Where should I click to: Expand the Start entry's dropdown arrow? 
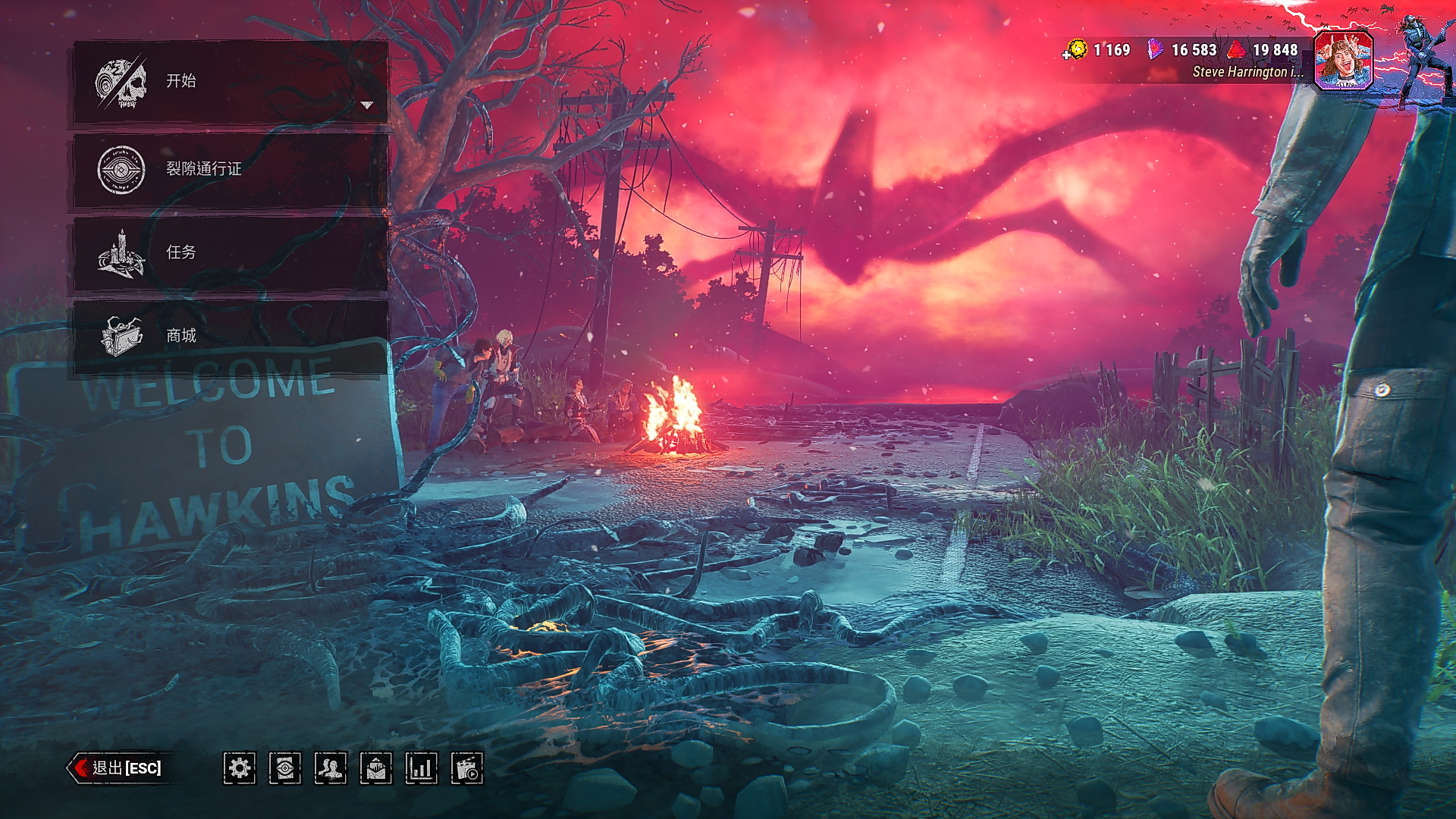(x=367, y=105)
